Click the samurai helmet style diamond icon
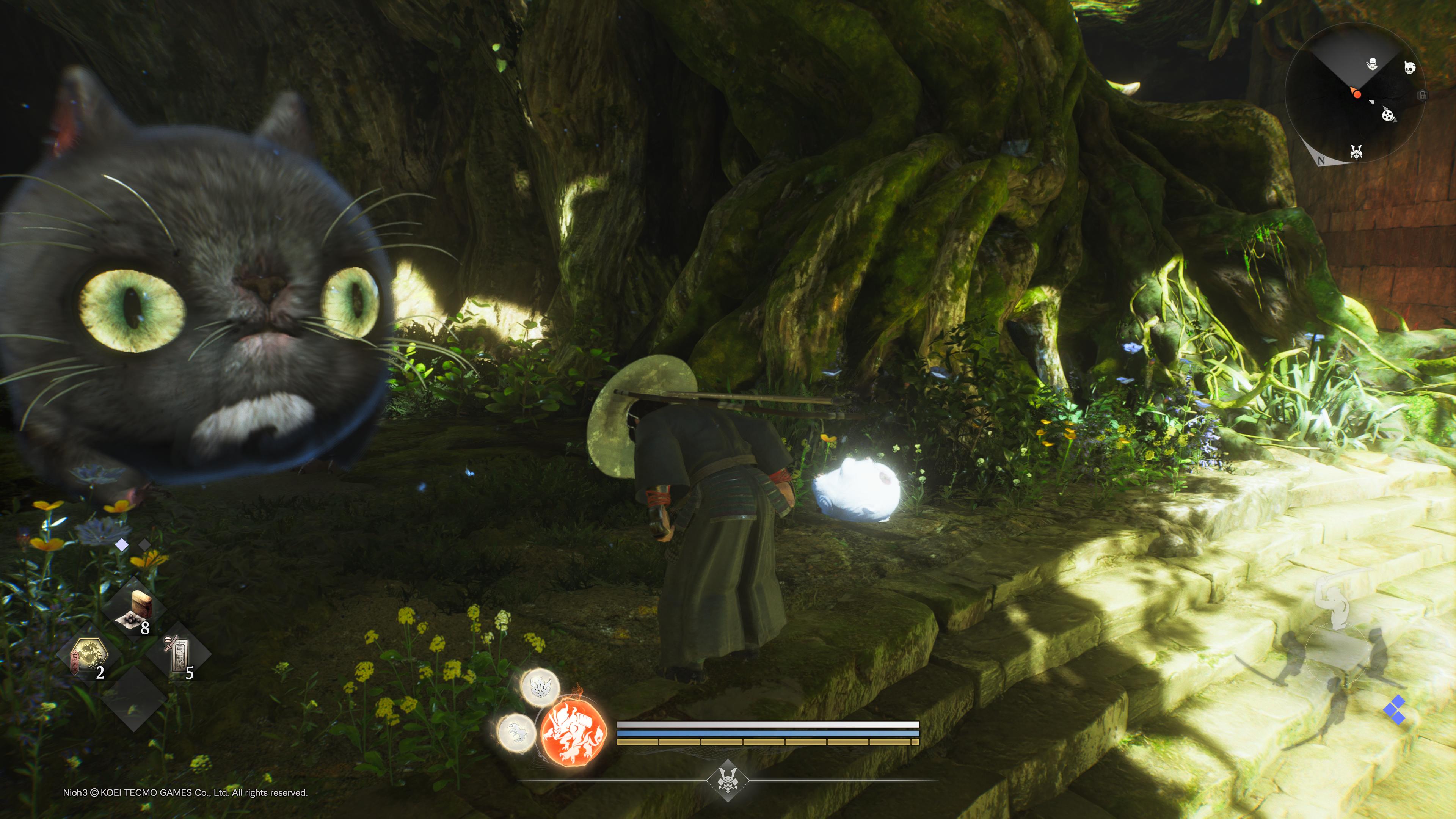The image size is (1456, 819). pyautogui.click(x=728, y=781)
